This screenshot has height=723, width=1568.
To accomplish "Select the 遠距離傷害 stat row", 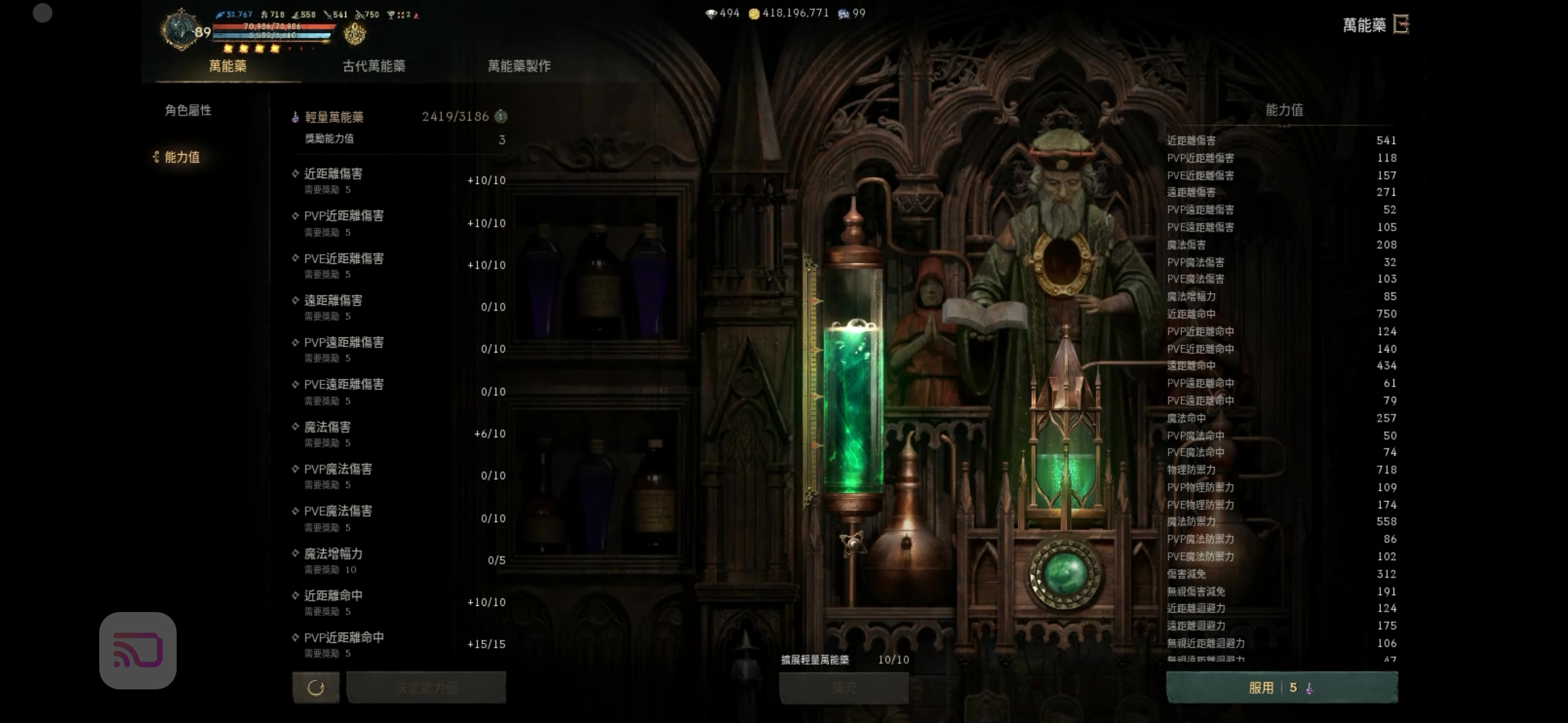I will 399,307.
